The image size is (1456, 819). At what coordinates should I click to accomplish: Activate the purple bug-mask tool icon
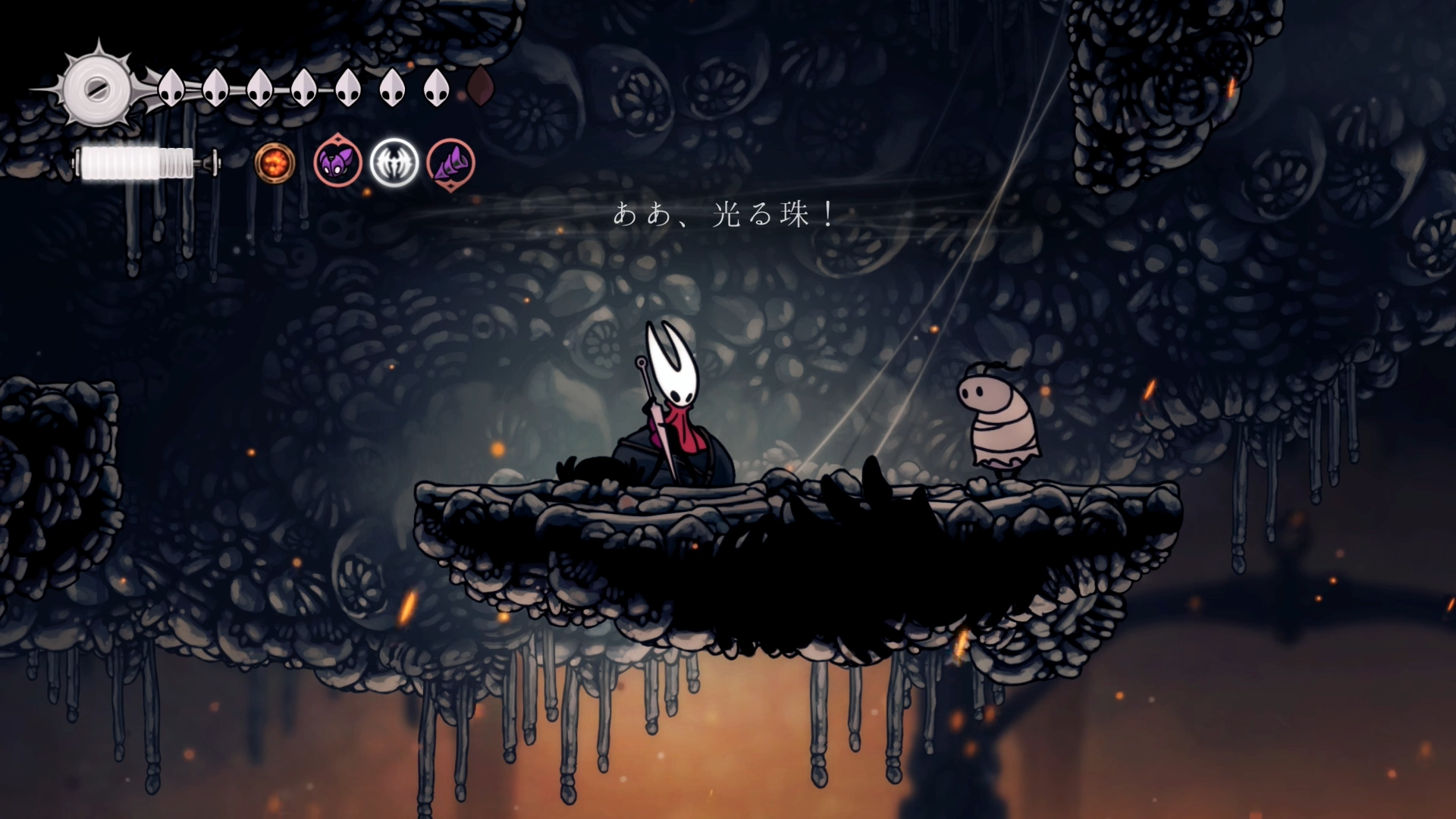pyautogui.click(x=337, y=162)
